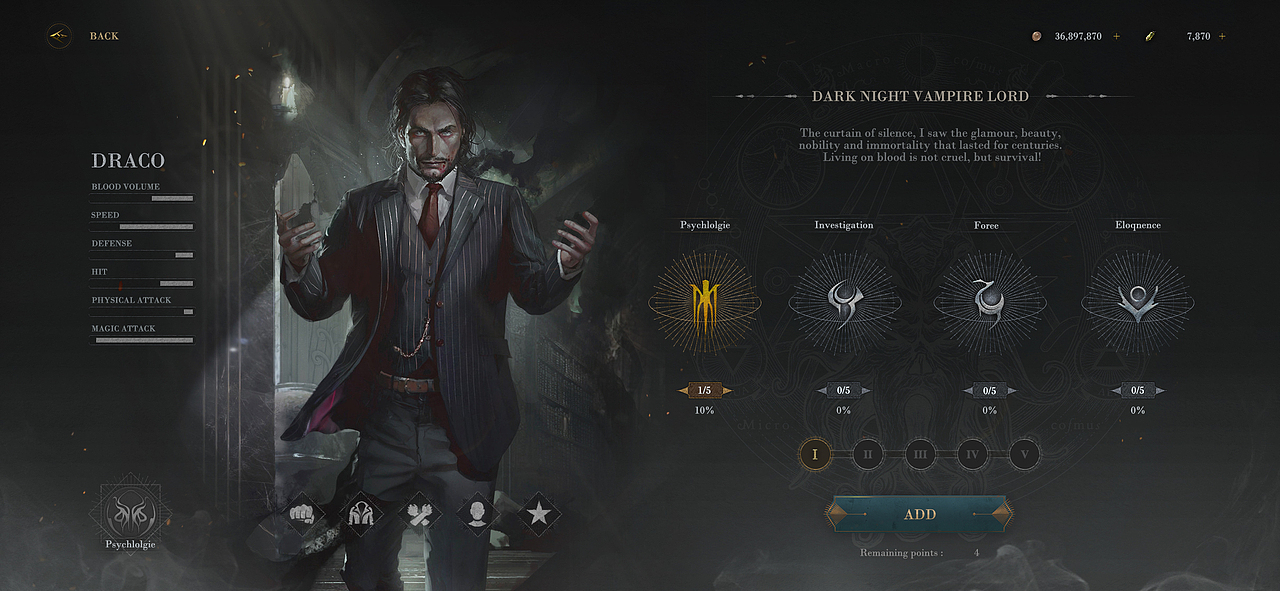Switch to tier II
The width and height of the screenshot is (1280, 591).
pyautogui.click(x=868, y=455)
